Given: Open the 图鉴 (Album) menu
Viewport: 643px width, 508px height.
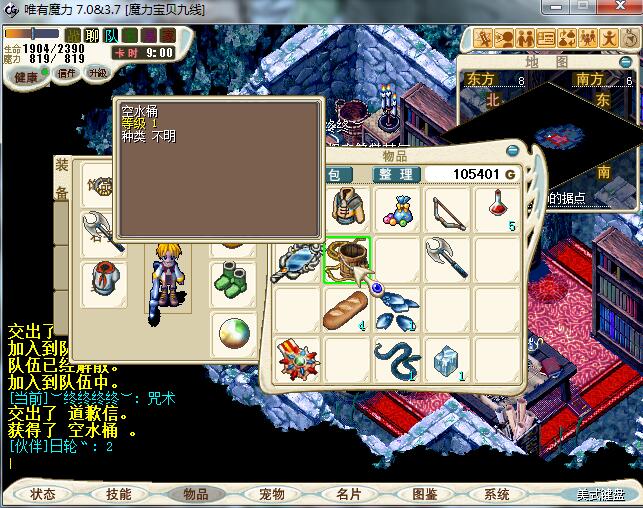Looking at the screenshot, I should click(424, 494).
